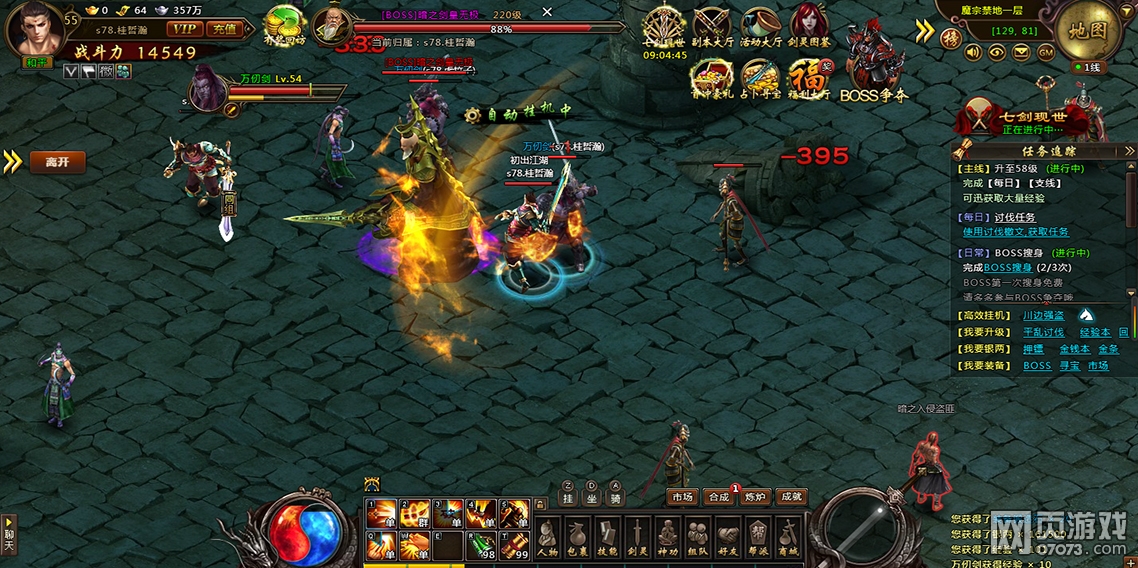1138x568 pixels.
Task: Contact the GM button
Action: click(x=1046, y=52)
